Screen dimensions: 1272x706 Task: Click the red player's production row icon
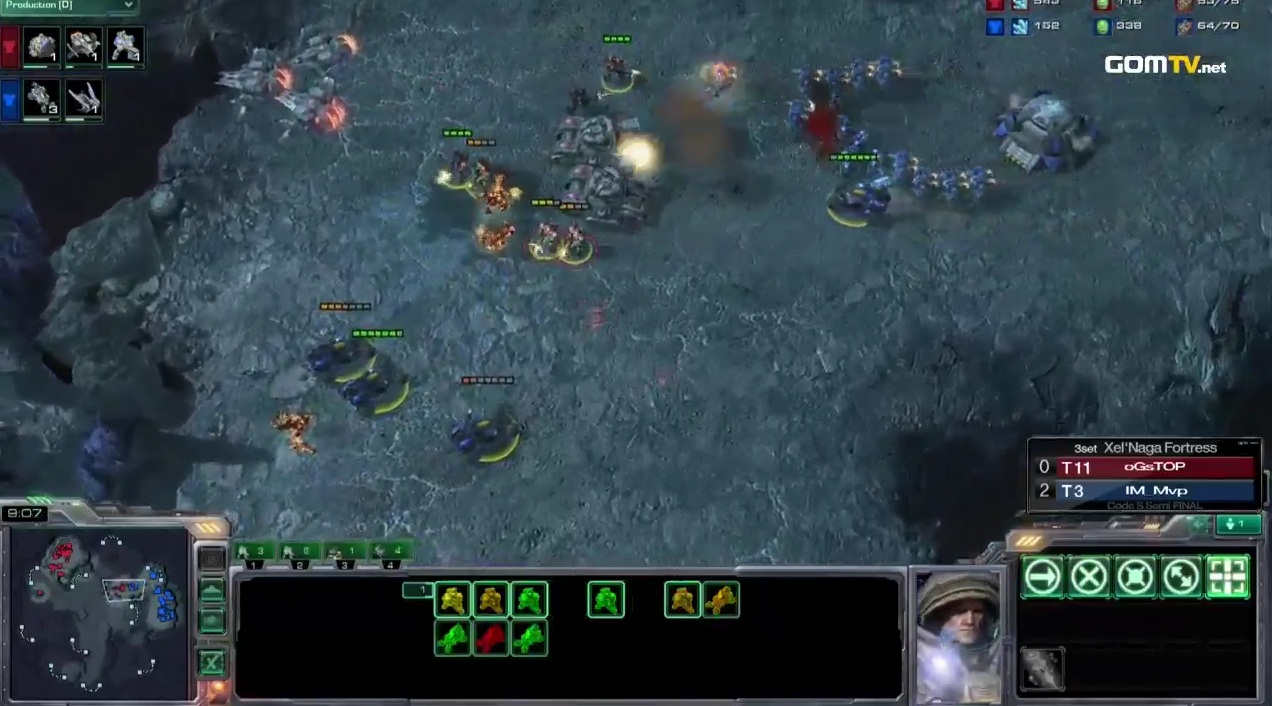[x=11, y=46]
